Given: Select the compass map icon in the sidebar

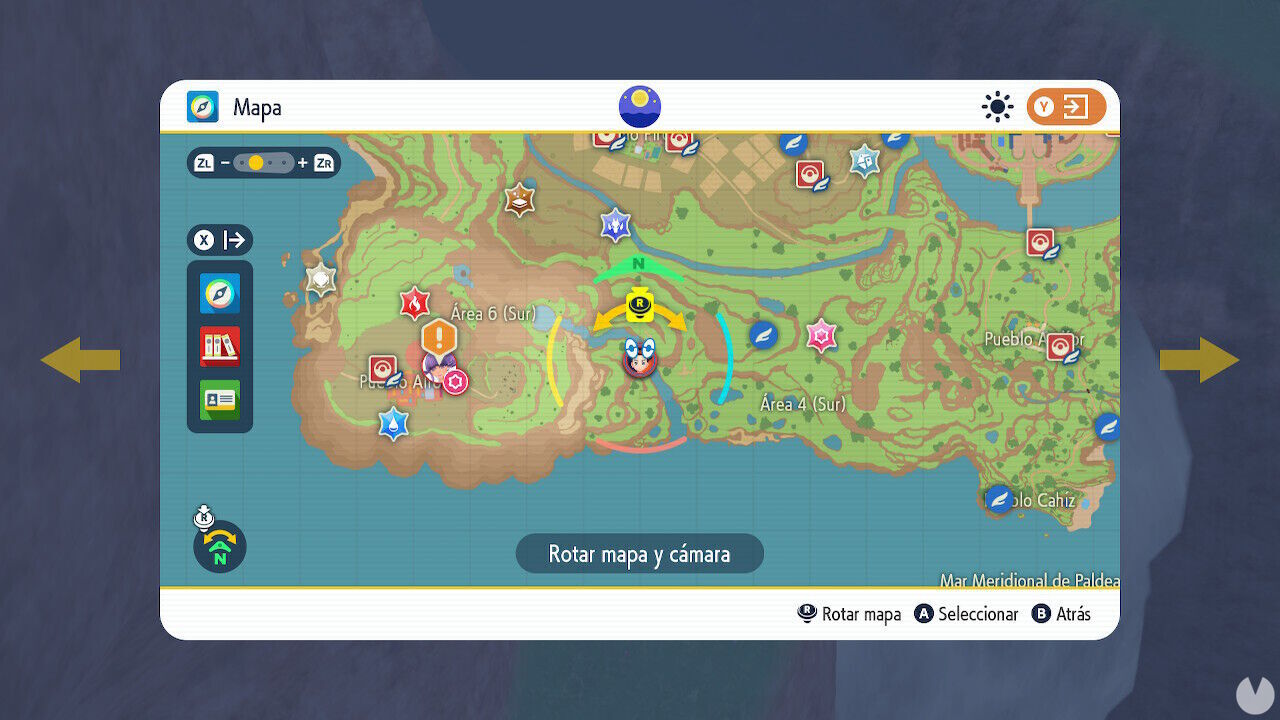Looking at the screenshot, I should point(219,294).
